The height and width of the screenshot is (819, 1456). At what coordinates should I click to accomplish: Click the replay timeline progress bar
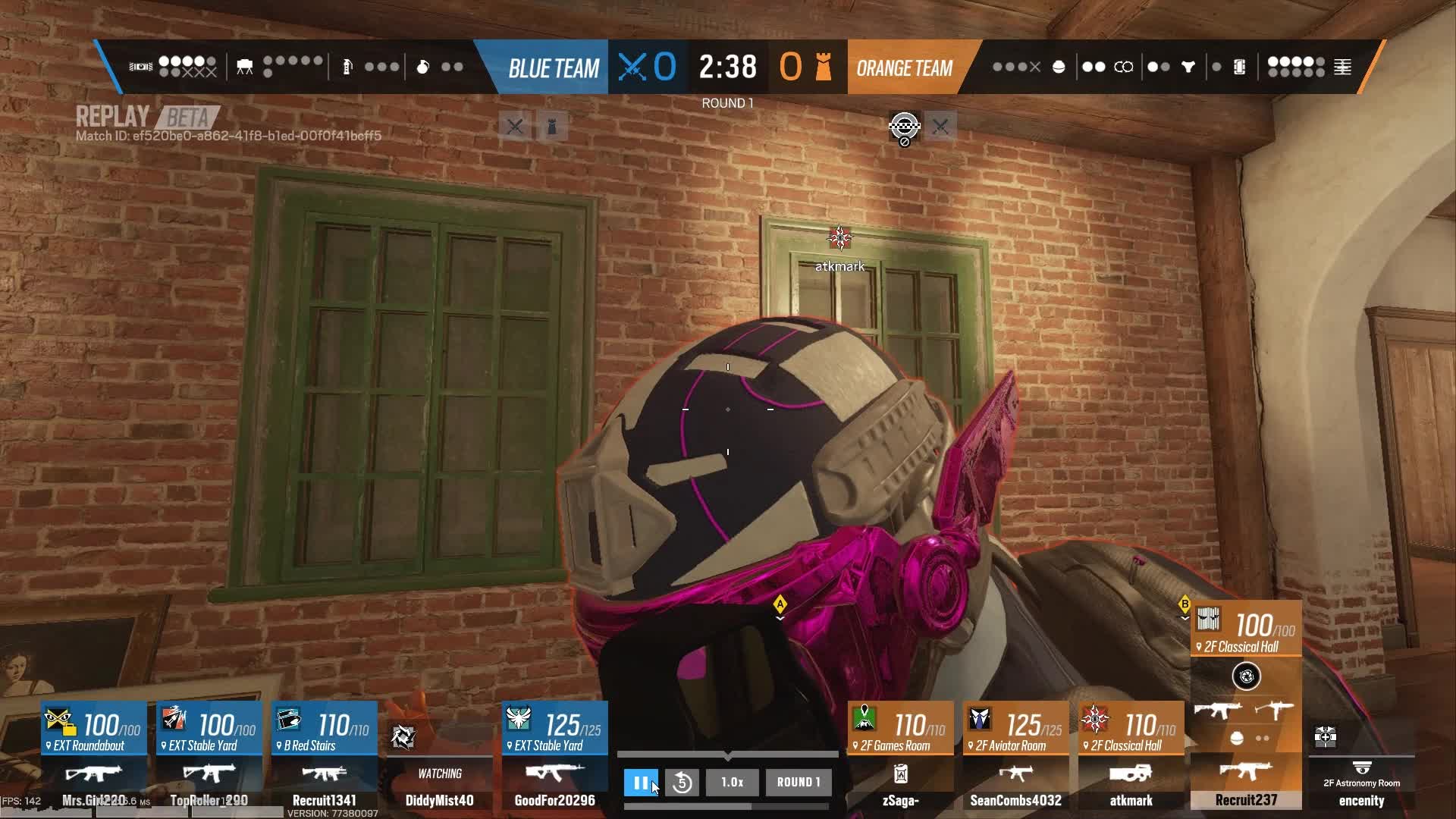pos(727,755)
